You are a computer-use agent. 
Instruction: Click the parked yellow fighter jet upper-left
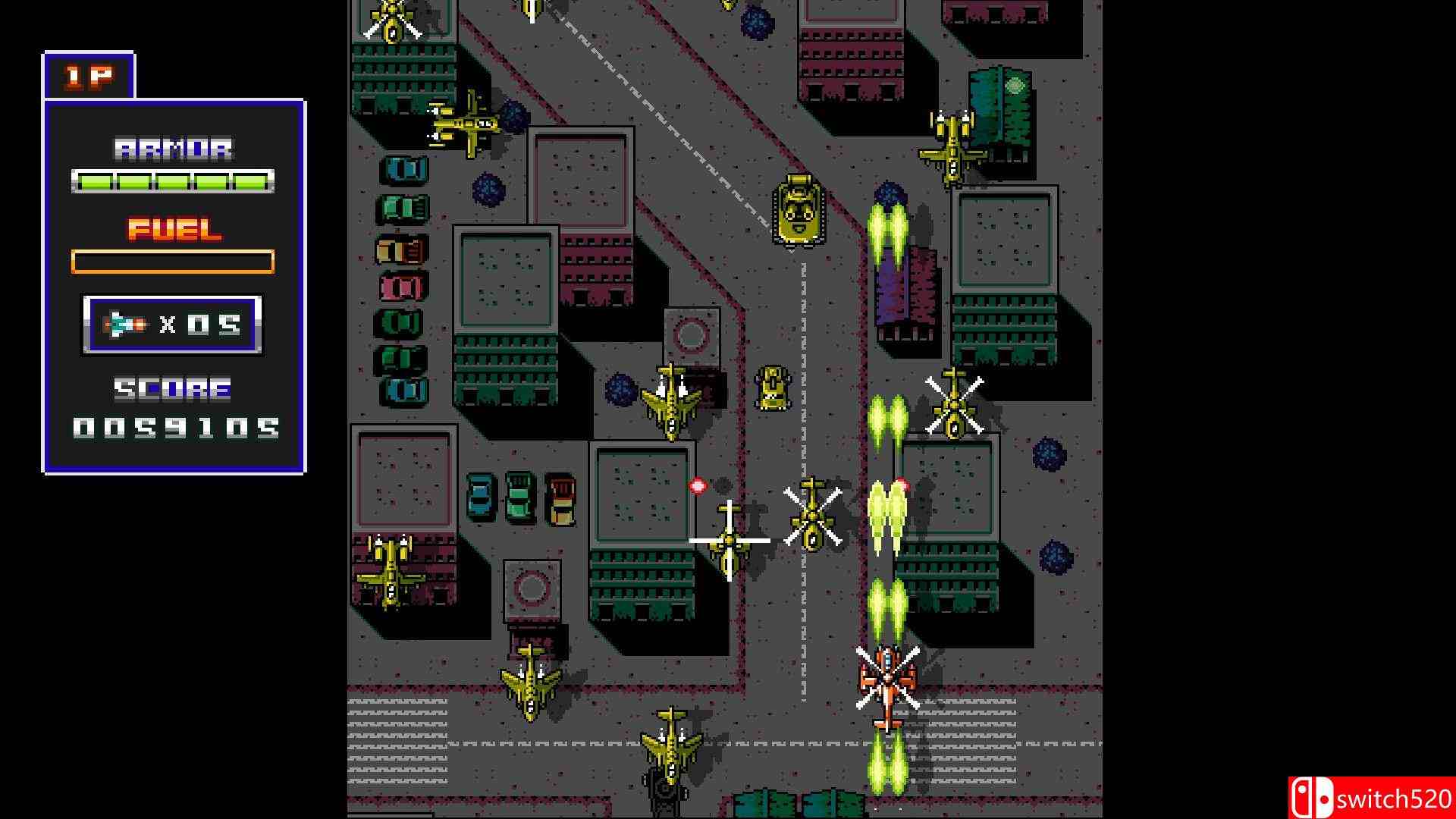click(x=464, y=125)
